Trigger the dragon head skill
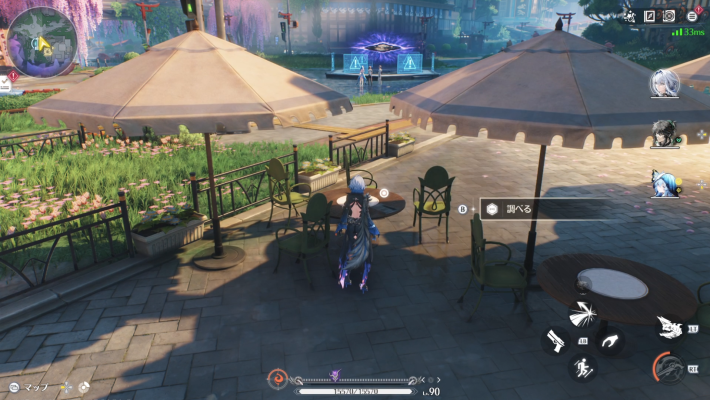This screenshot has height=400, width=710. pos(668,327)
